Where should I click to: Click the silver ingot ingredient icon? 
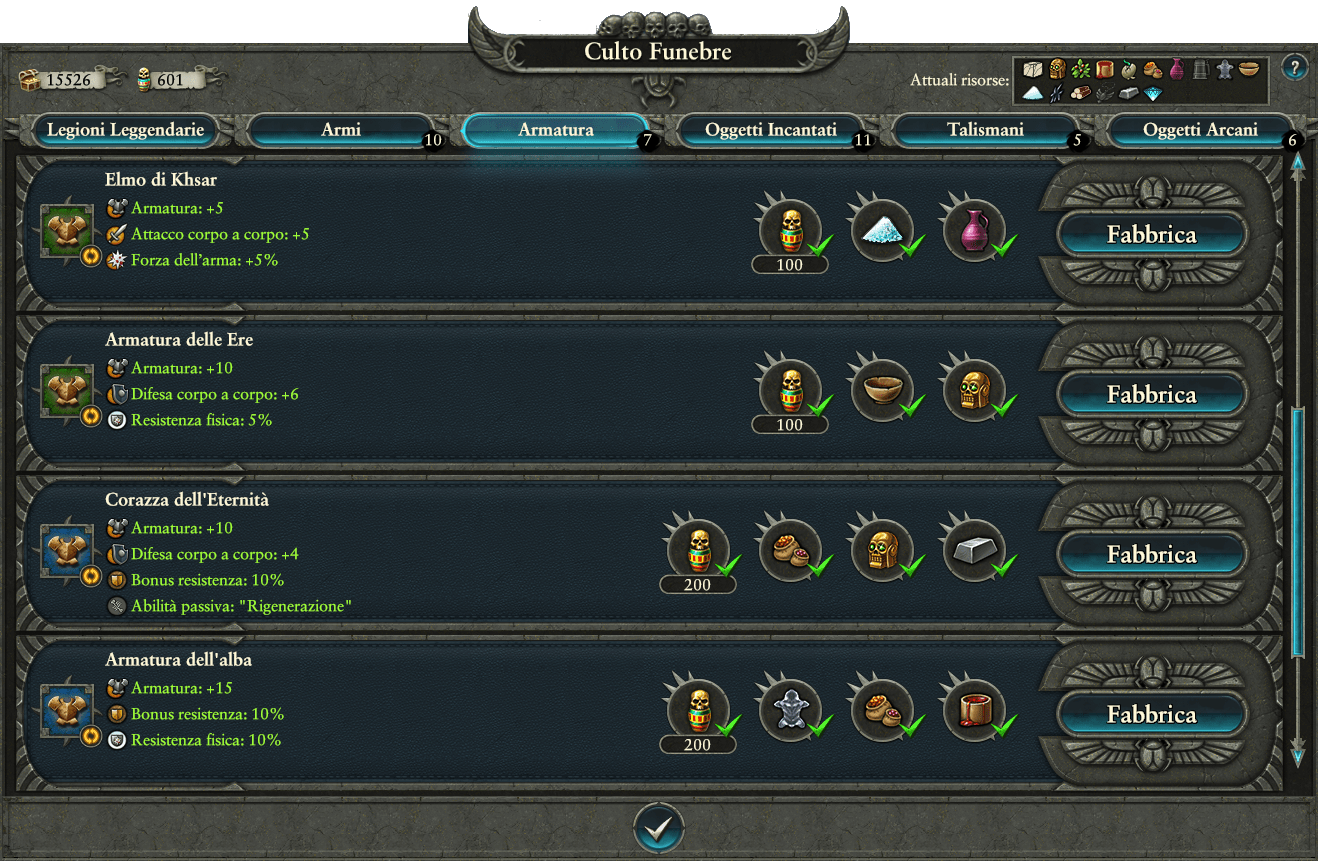(x=973, y=551)
